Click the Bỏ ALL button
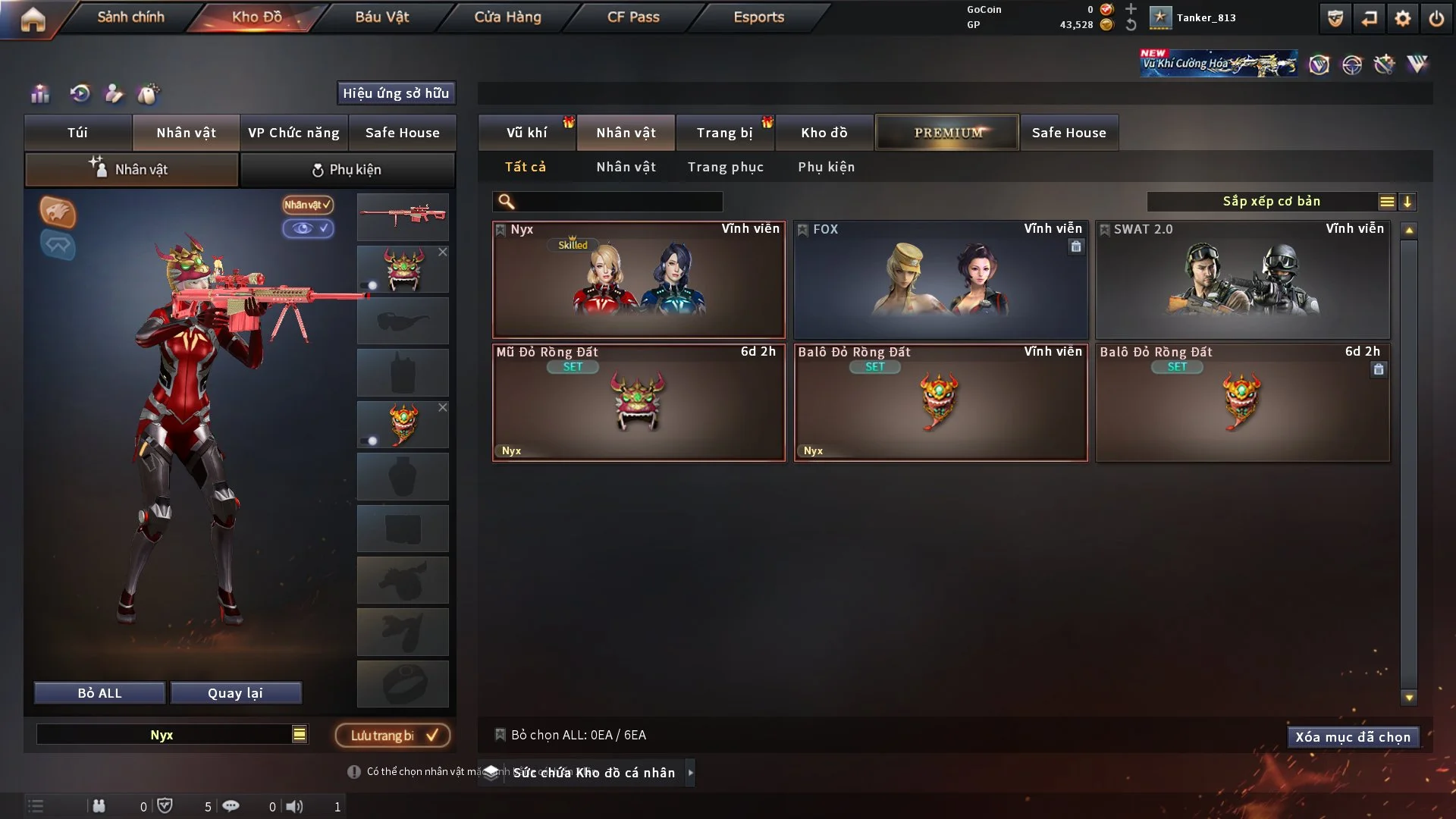The width and height of the screenshot is (1456, 819). (x=99, y=693)
